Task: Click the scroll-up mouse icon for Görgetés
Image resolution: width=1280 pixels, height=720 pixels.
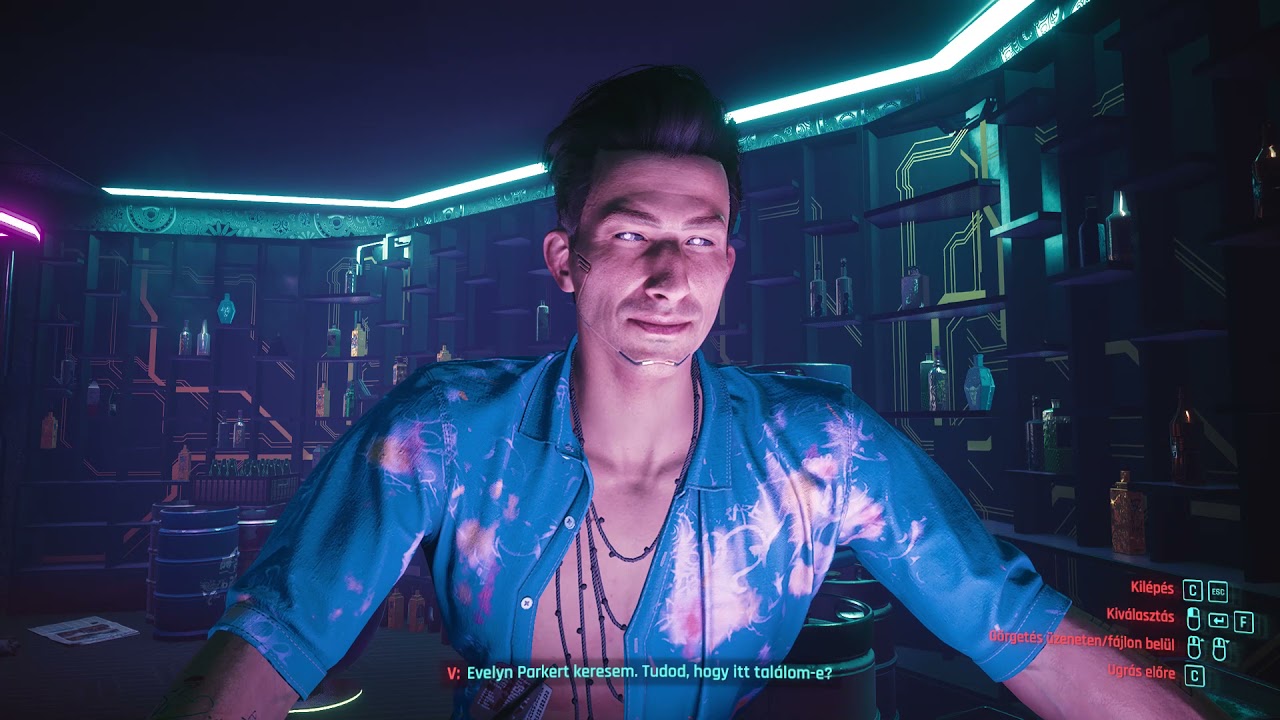Action: (1195, 647)
